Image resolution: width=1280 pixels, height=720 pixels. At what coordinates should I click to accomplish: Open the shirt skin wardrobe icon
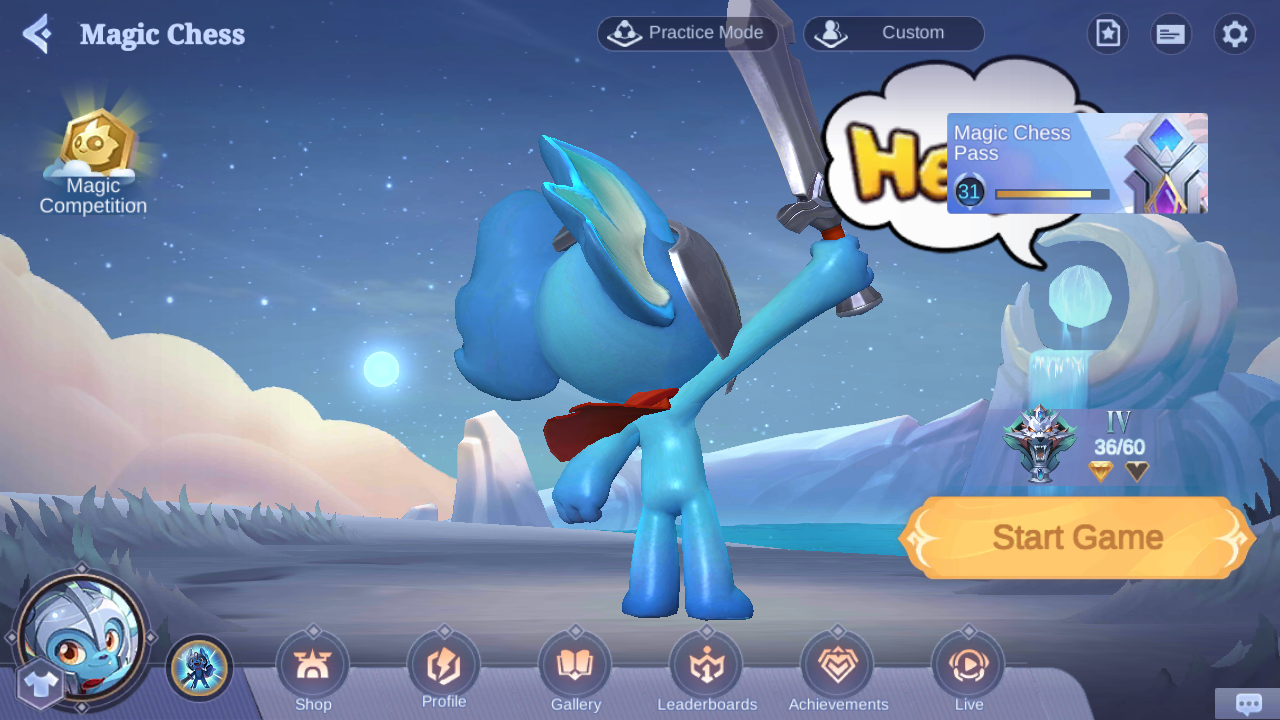[x=40, y=686]
